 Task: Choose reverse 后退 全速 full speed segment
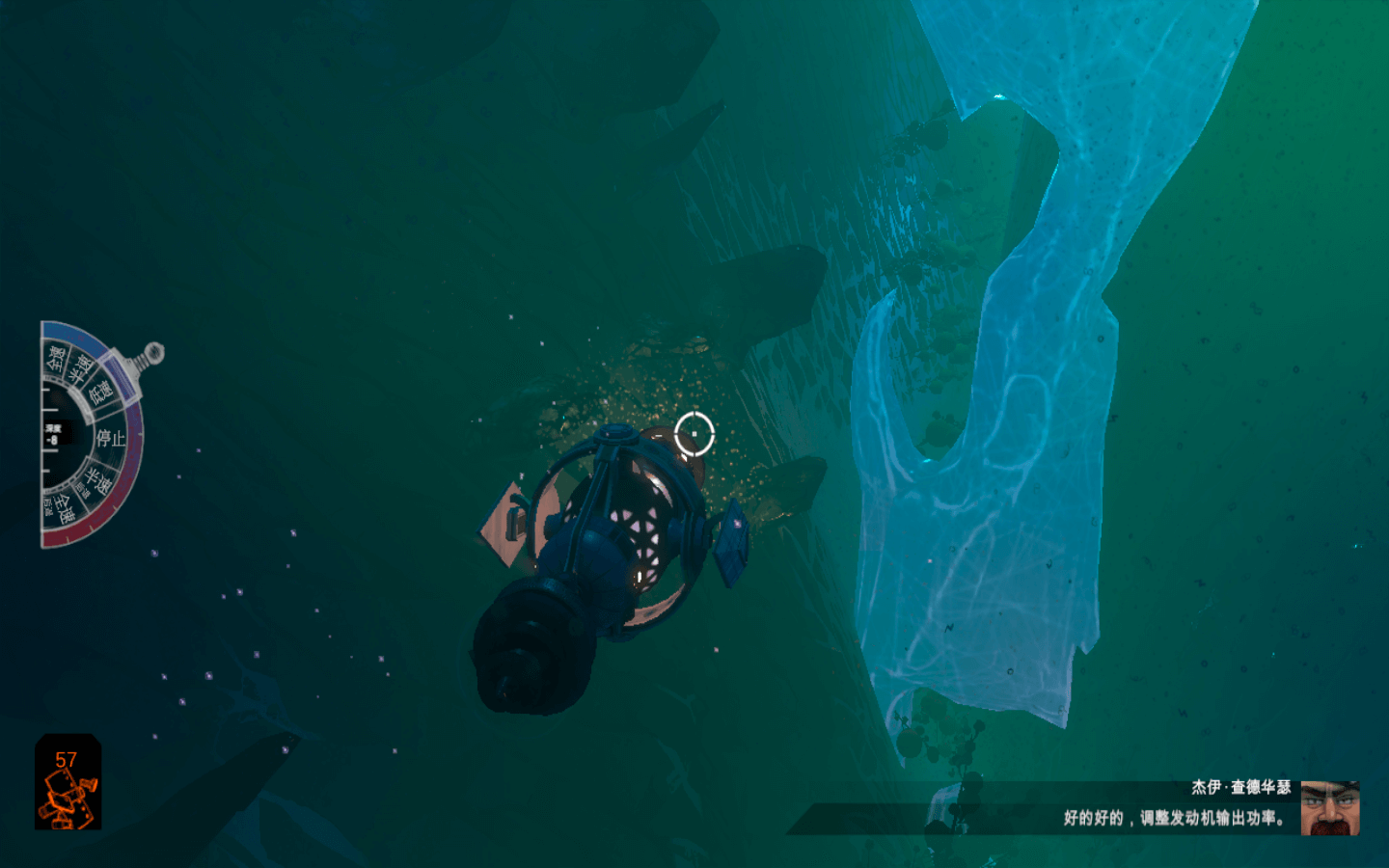tap(64, 508)
